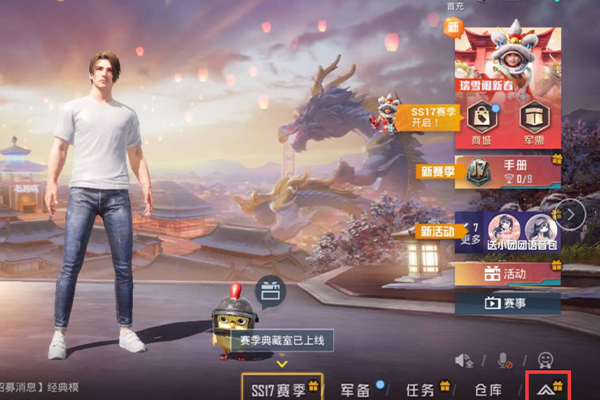Open the 任务 missions menu

click(x=420, y=389)
